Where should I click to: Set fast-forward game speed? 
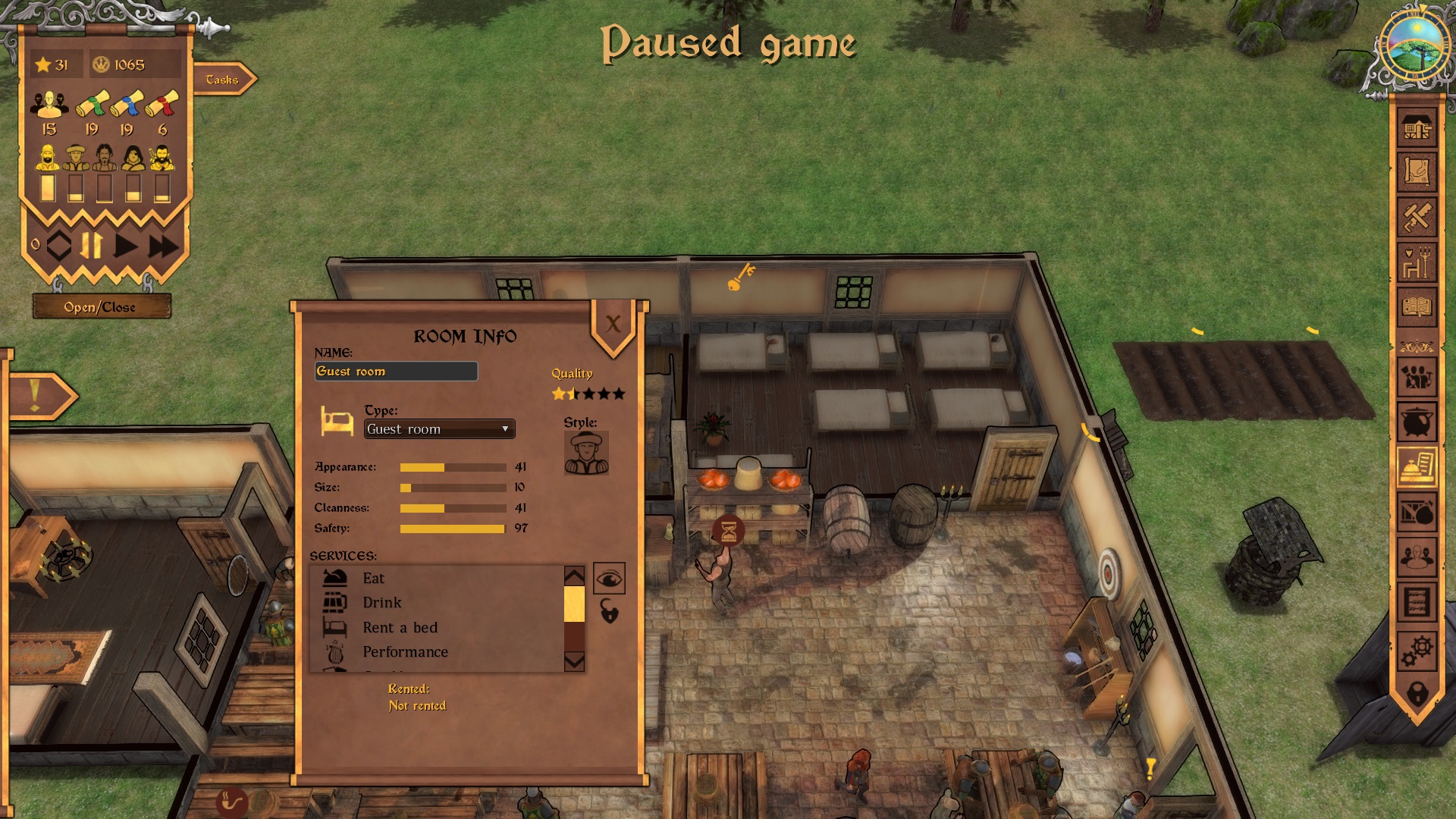(163, 246)
